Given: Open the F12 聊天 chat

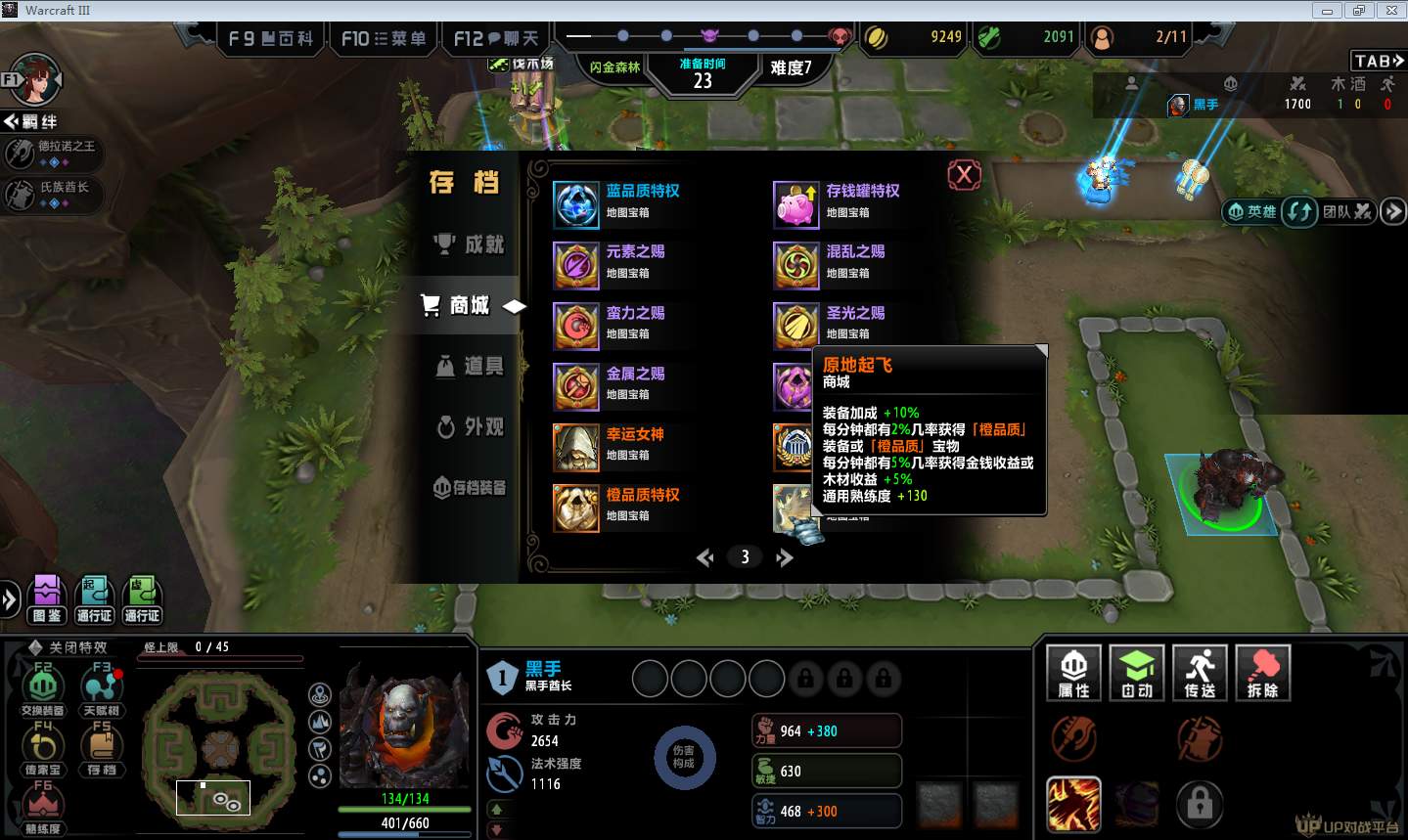Looking at the screenshot, I should pos(496,39).
